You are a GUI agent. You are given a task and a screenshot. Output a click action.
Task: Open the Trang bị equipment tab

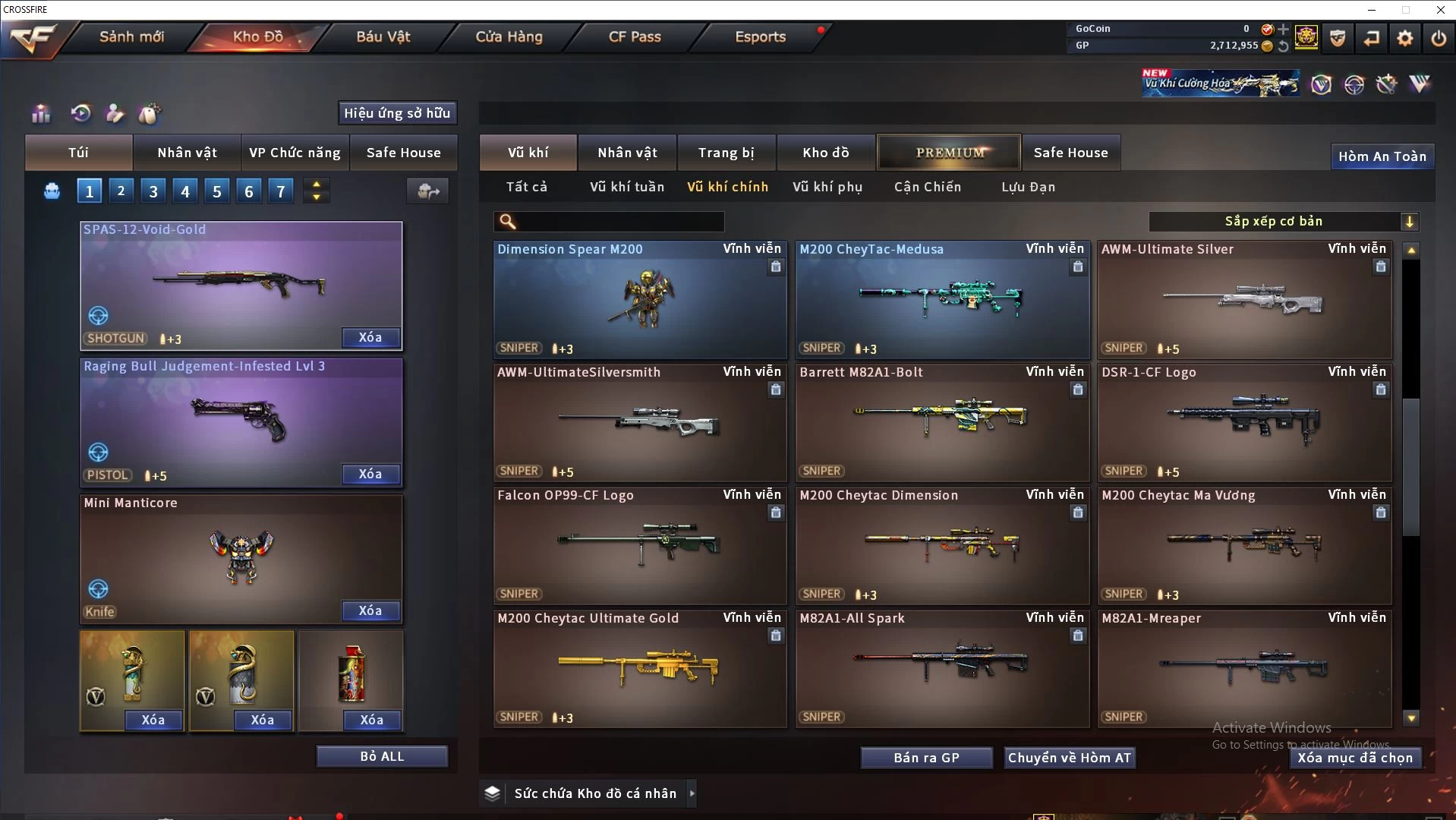coord(726,153)
